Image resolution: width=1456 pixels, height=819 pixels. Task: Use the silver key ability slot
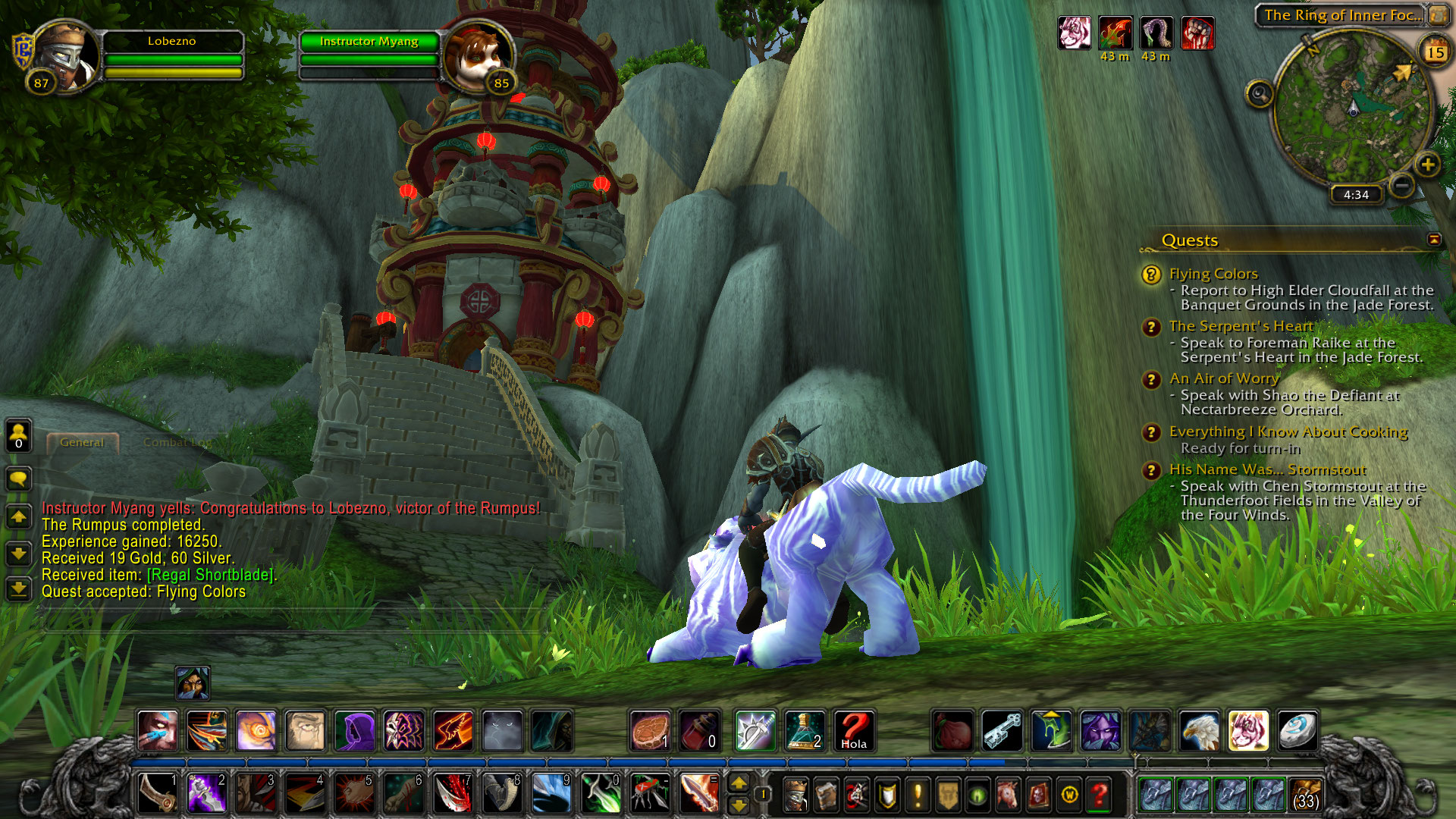[1002, 731]
